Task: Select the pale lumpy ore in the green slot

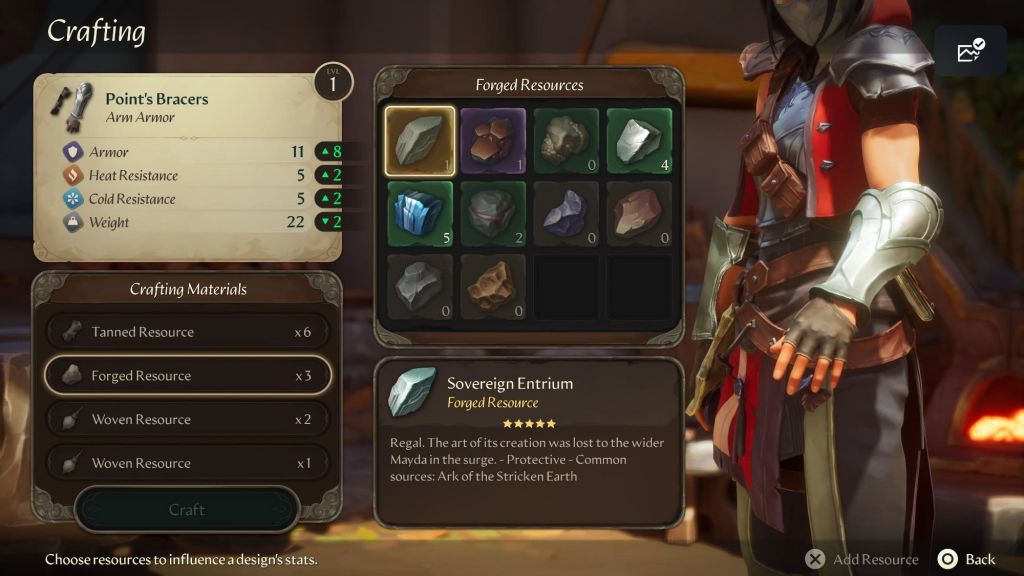Action: click(566, 141)
